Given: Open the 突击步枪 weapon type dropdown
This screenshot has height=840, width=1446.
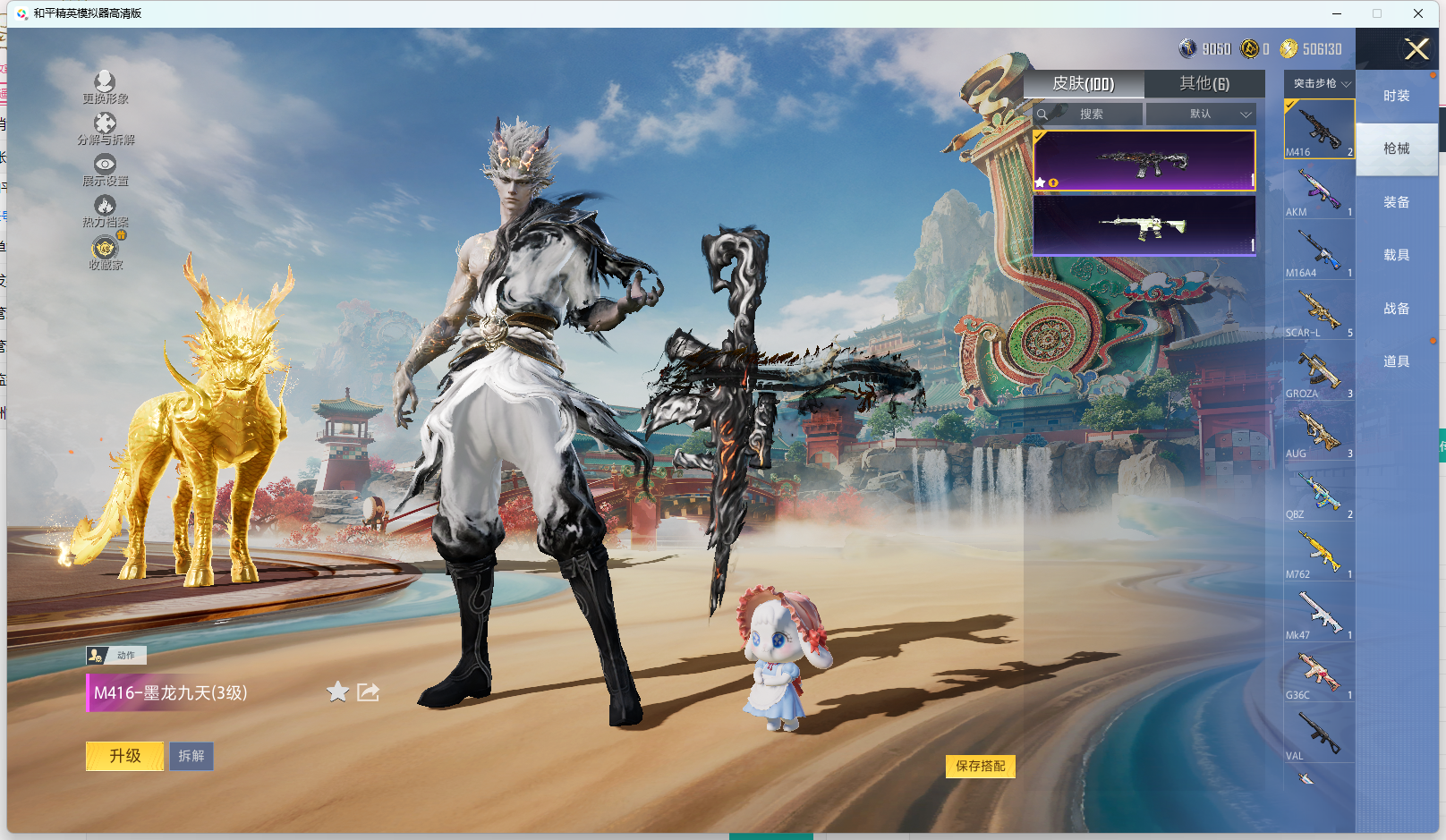Looking at the screenshot, I should [1320, 83].
